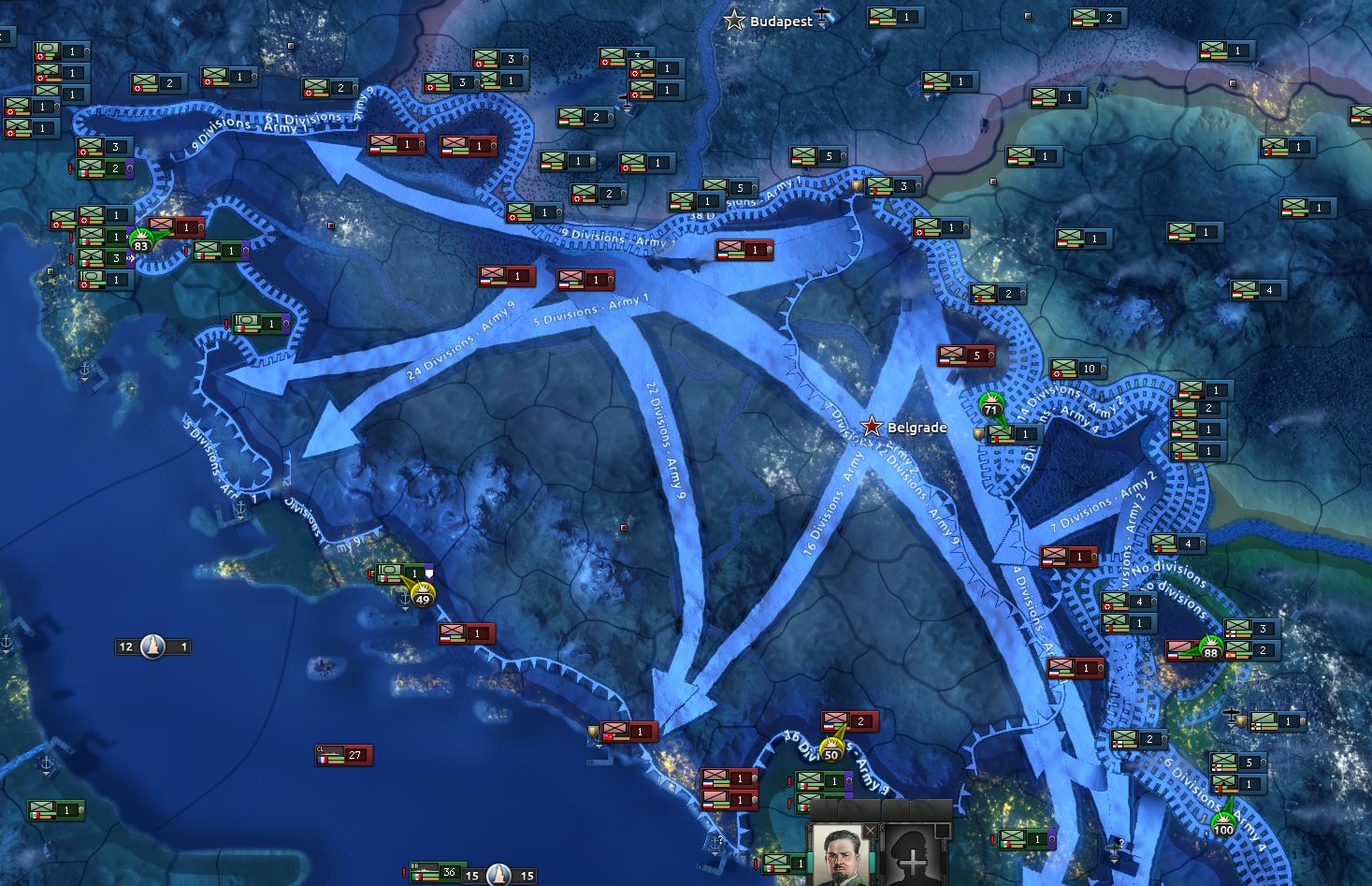Open the battle showing 50 on the southern coast
The width and height of the screenshot is (1372, 886).
tap(830, 753)
